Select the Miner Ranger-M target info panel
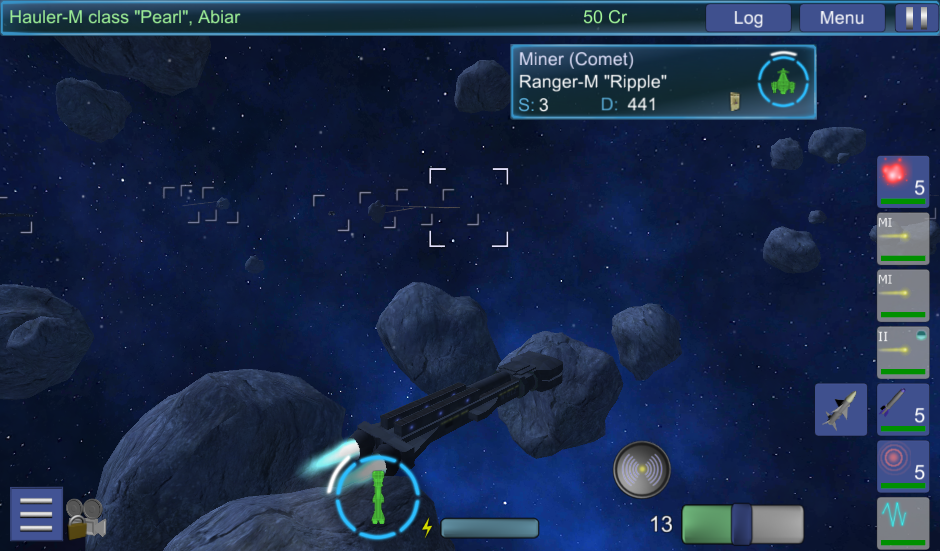 click(663, 82)
